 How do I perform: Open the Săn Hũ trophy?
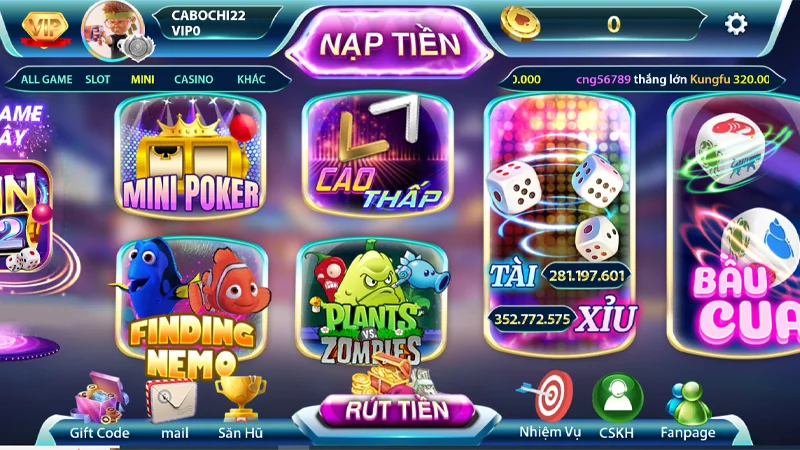click(240, 403)
